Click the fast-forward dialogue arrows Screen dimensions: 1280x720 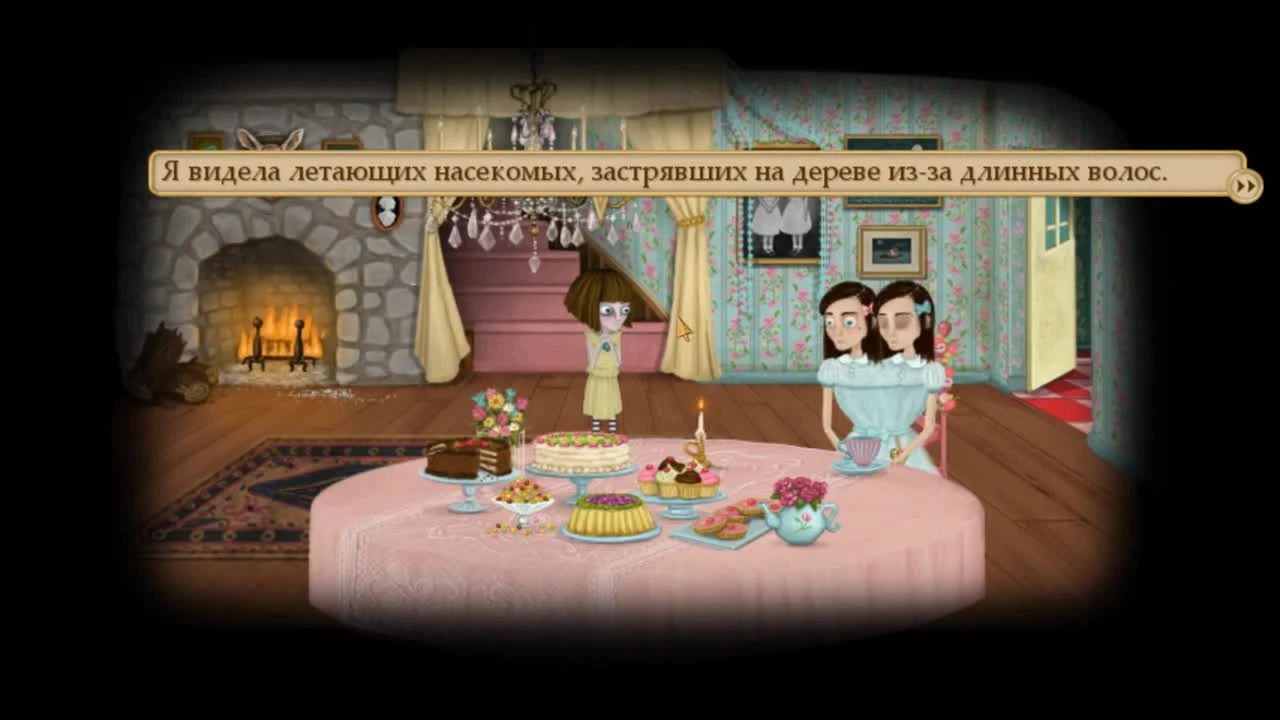coord(1245,185)
